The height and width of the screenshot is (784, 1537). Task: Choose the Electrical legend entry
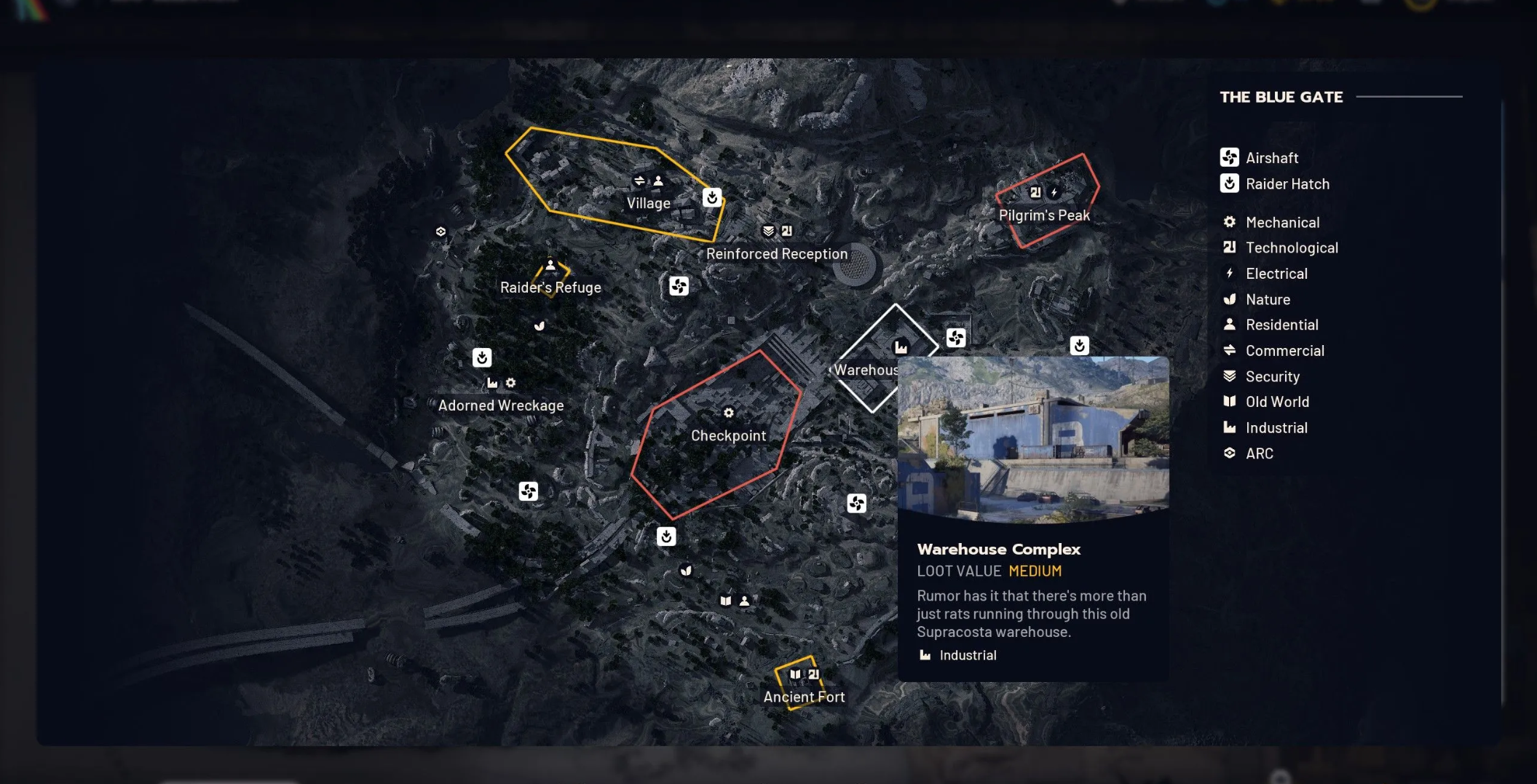(x=1276, y=274)
